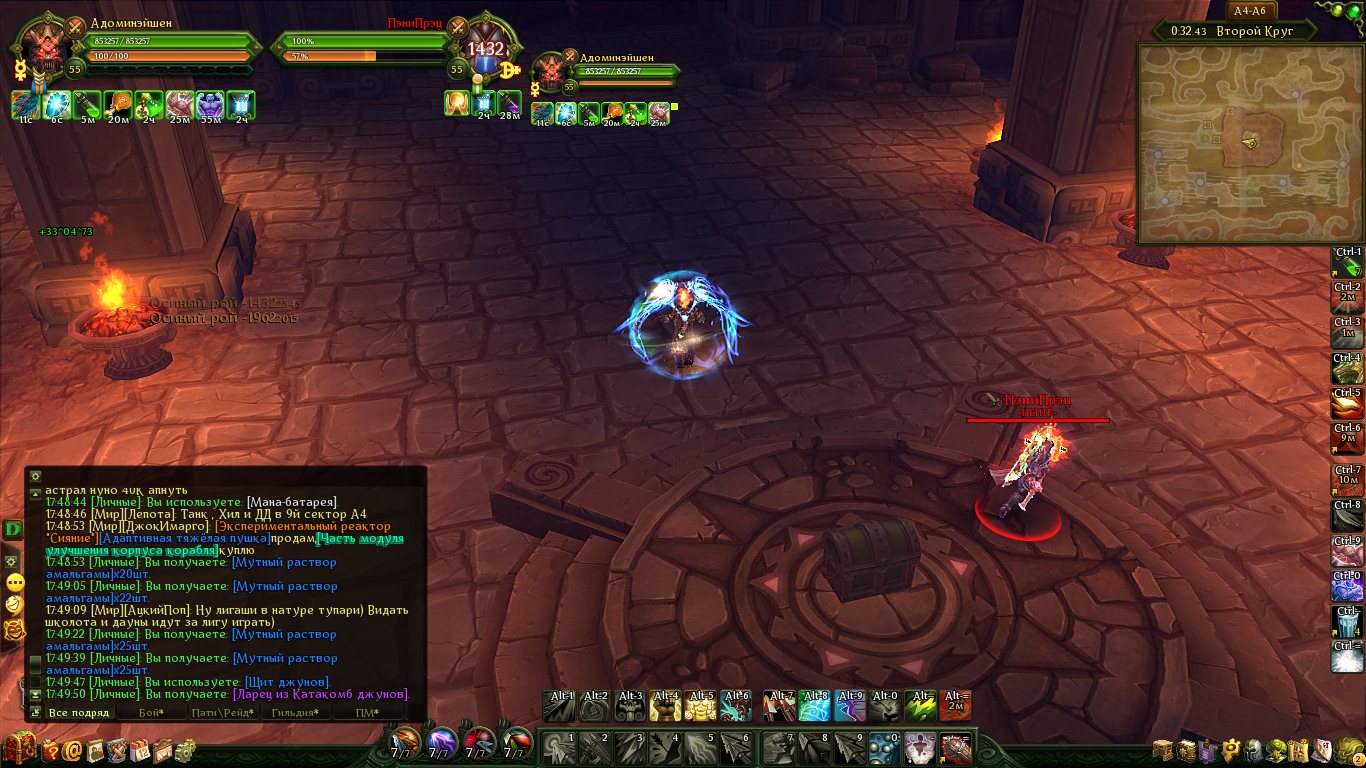Select the ПэниПрэн target portrait
The height and width of the screenshot is (768, 1366).
[486, 49]
